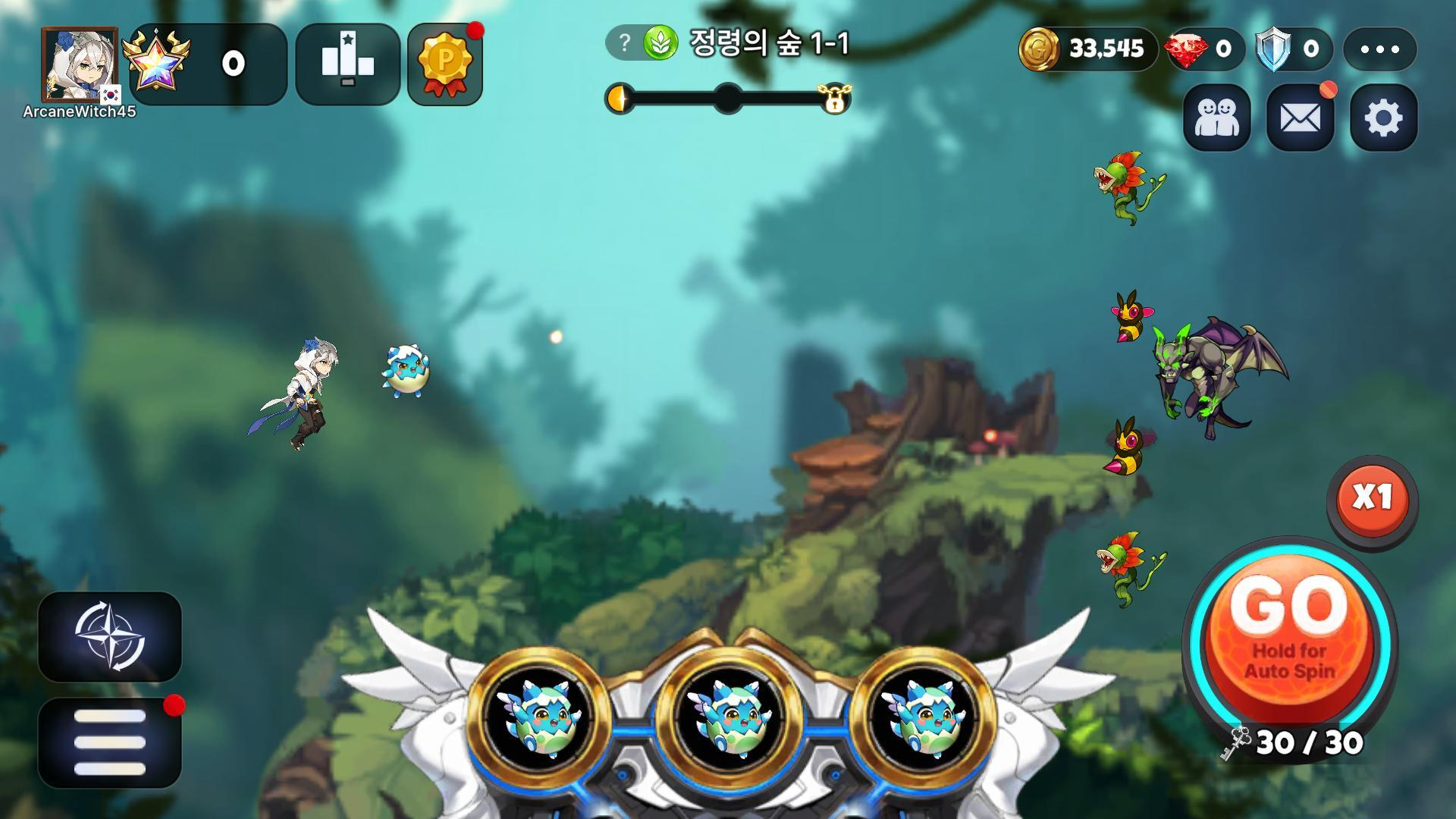Open the compass navigation button
1456x819 pixels.
(110, 636)
